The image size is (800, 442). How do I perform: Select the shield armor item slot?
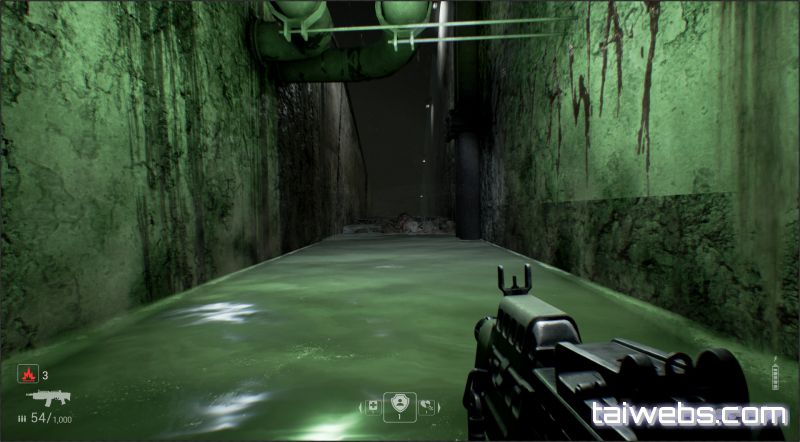[x=400, y=406]
